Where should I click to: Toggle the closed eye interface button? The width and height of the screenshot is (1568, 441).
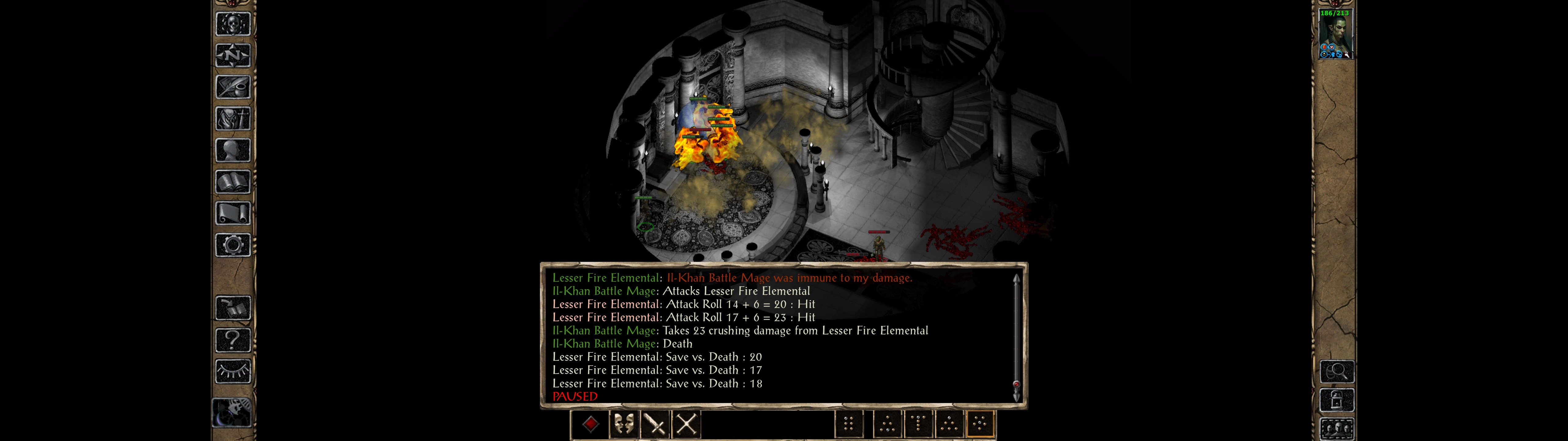[233, 371]
